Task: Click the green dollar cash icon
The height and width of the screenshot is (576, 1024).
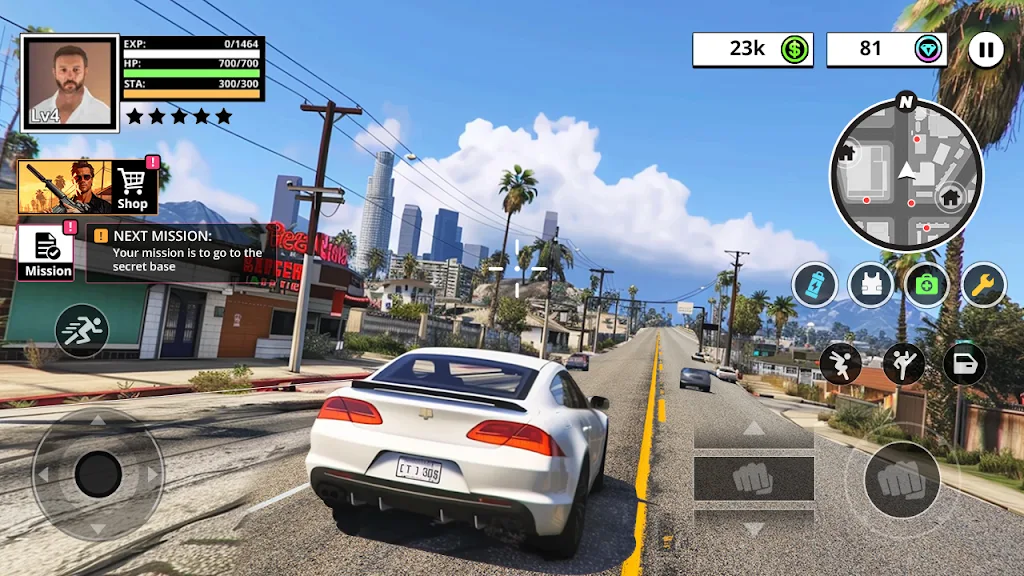Action: pos(795,49)
